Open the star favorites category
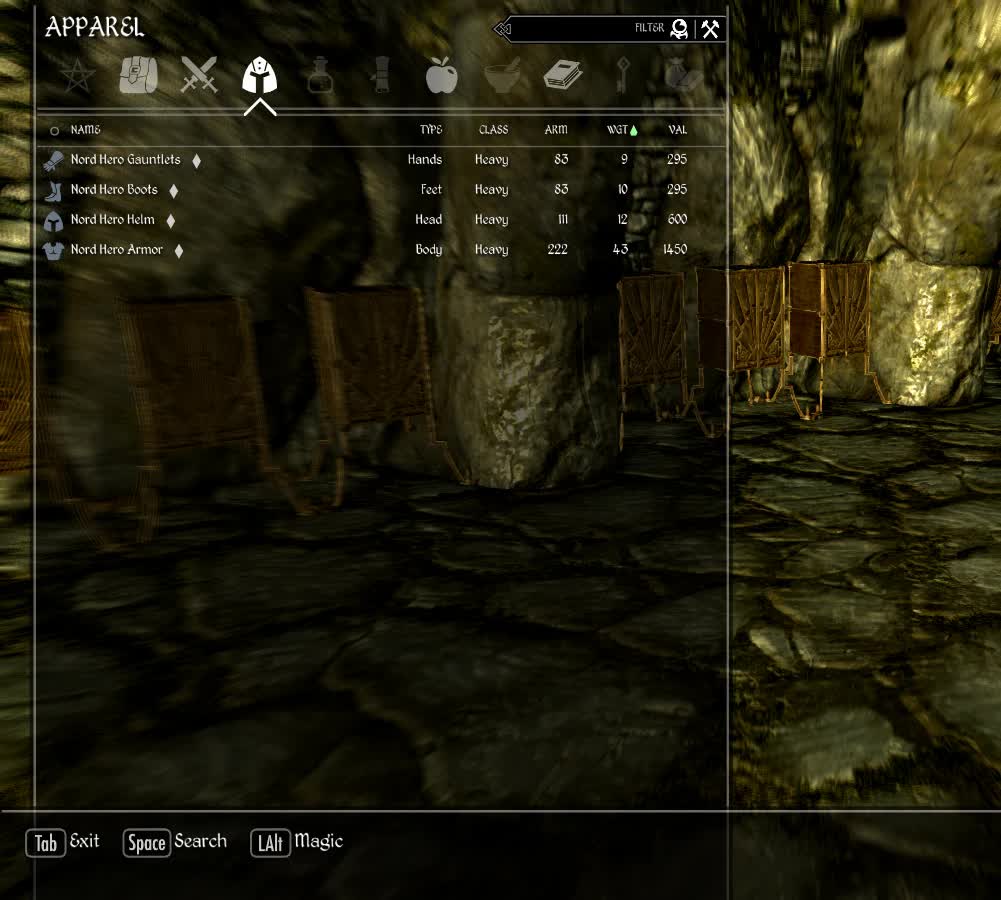The height and width of the screenshot is (900, 1001). pos(77,76)
